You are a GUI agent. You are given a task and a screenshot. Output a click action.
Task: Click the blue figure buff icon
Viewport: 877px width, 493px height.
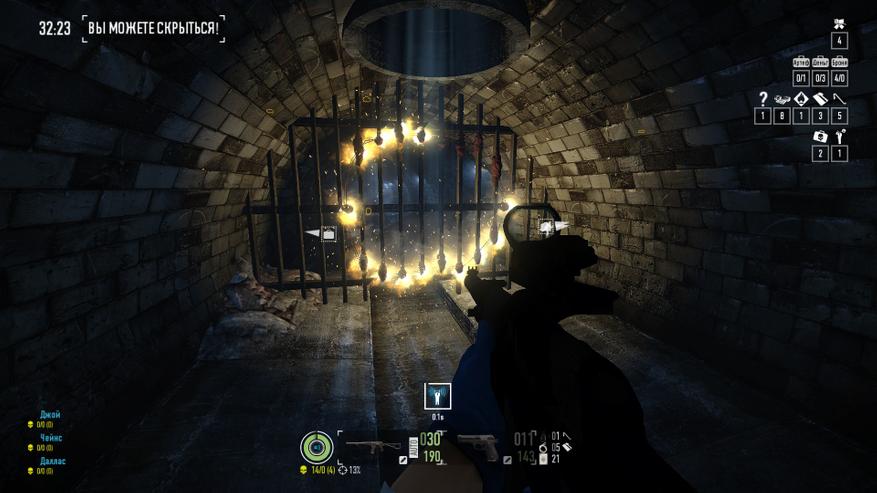[x=438, y=396]
